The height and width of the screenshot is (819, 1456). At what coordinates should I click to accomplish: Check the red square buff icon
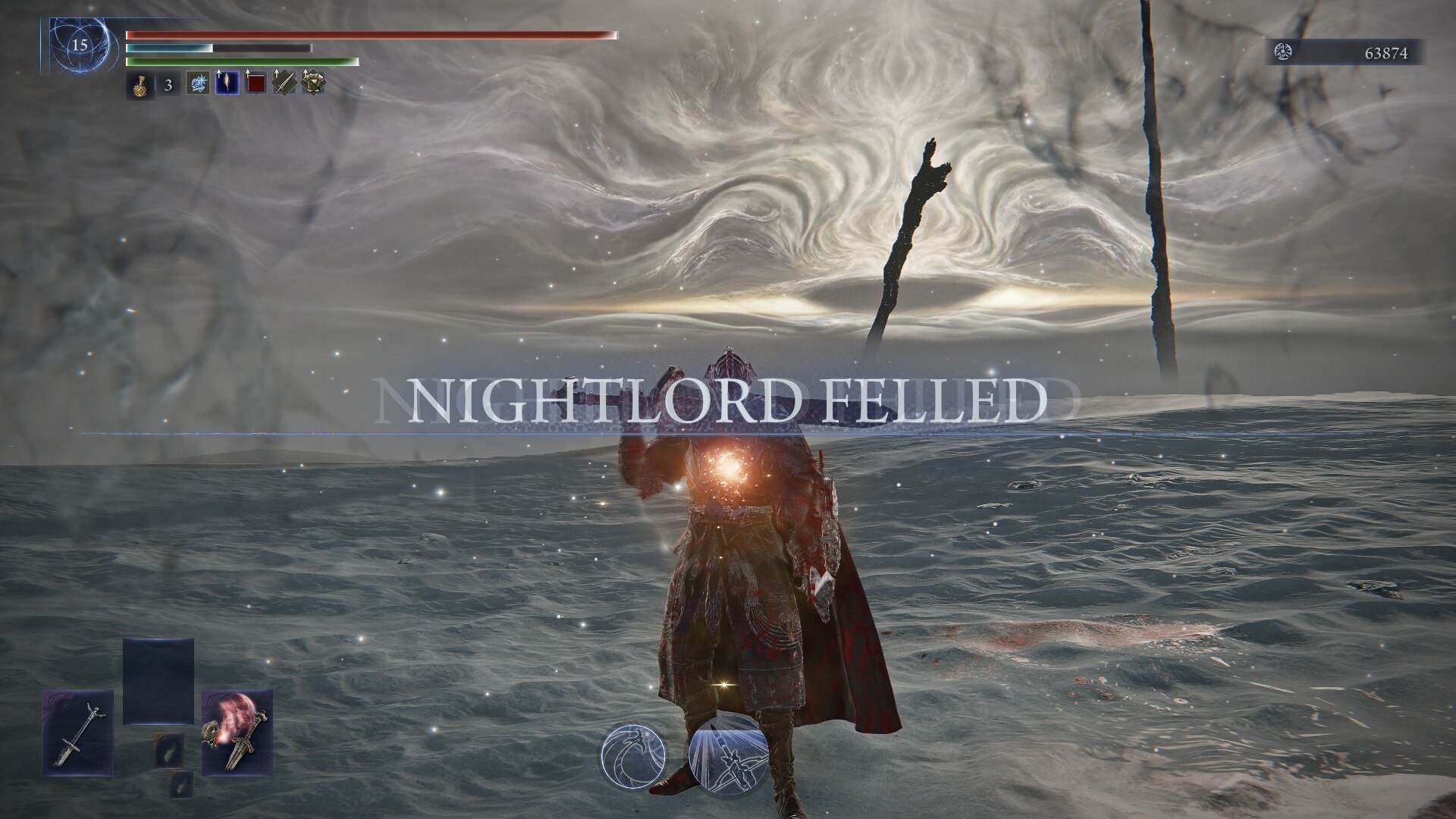pos(256,83)
